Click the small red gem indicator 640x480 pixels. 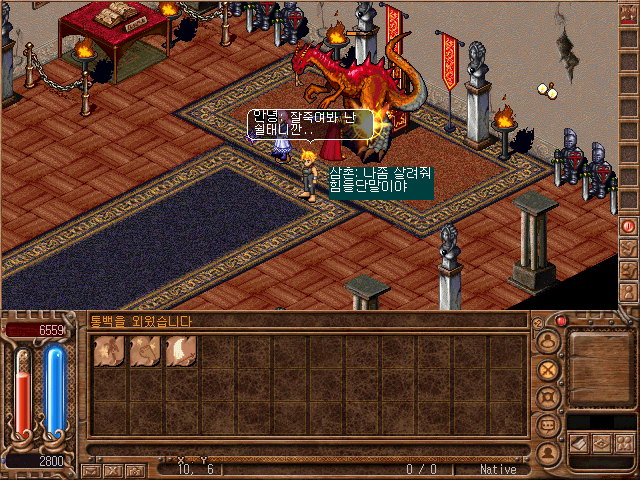tap(562, 321)
